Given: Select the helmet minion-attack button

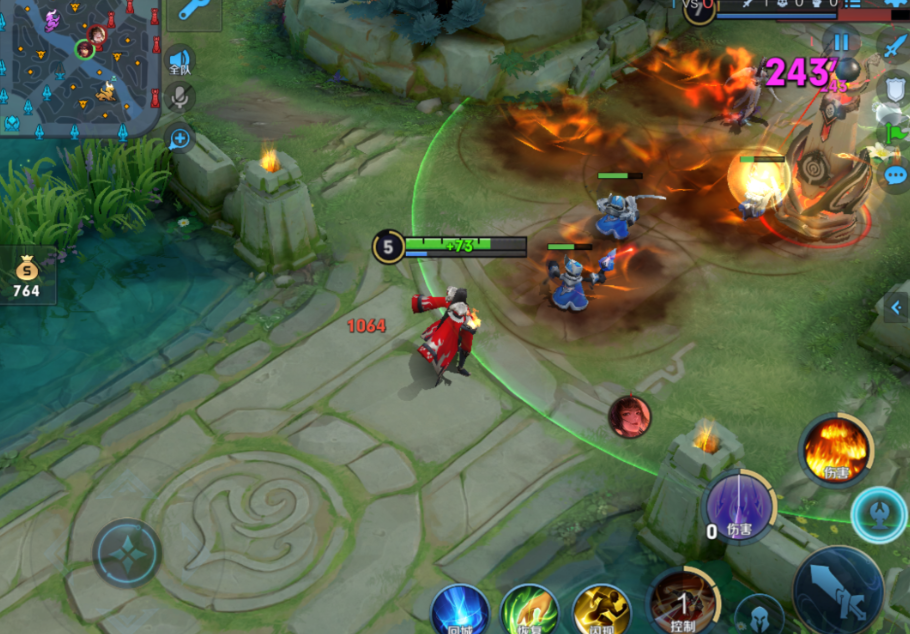Looking at the screenshot, I should tap(759, 615).
